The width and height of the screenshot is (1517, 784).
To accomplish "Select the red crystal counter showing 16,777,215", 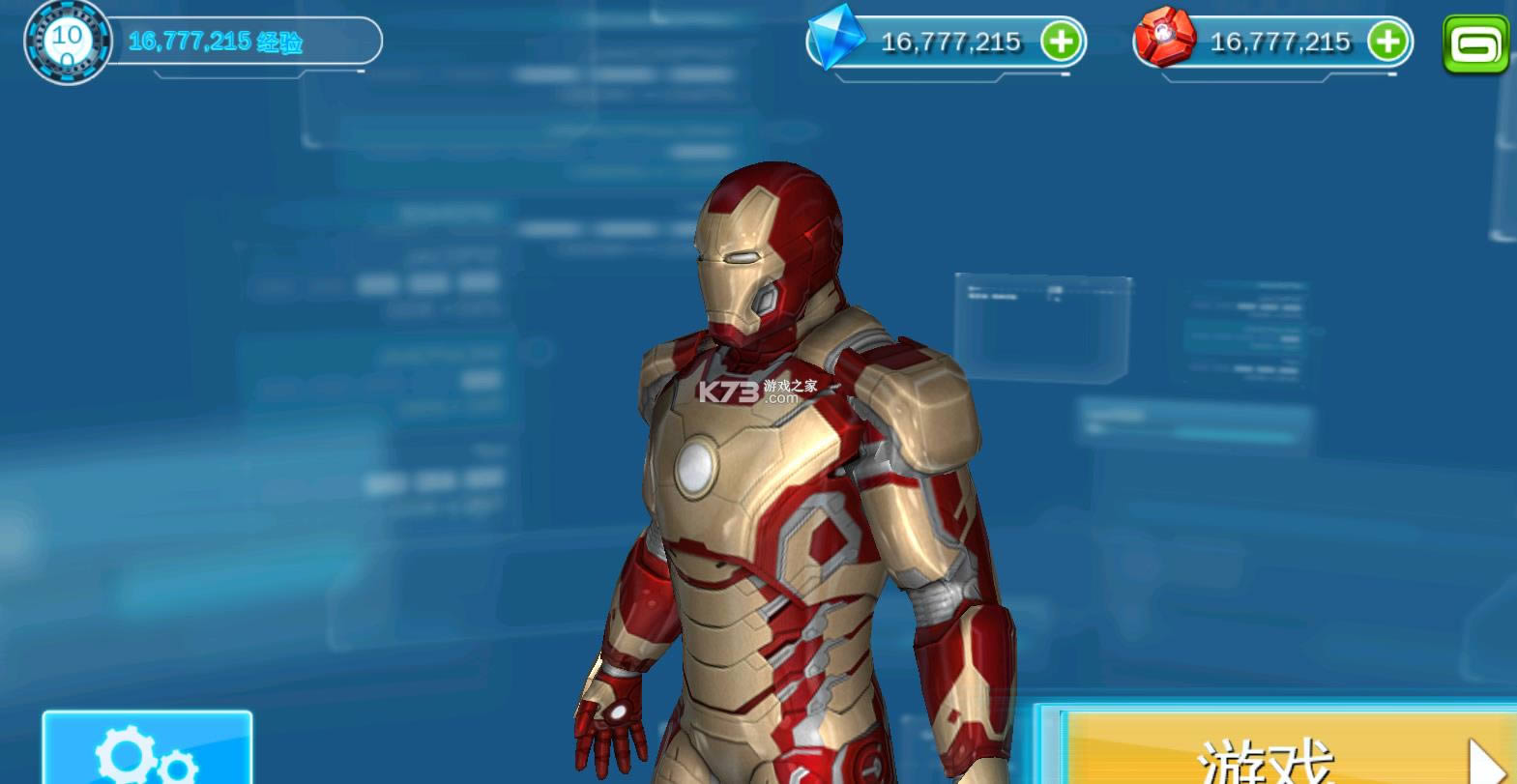I will click(1279, 43).
